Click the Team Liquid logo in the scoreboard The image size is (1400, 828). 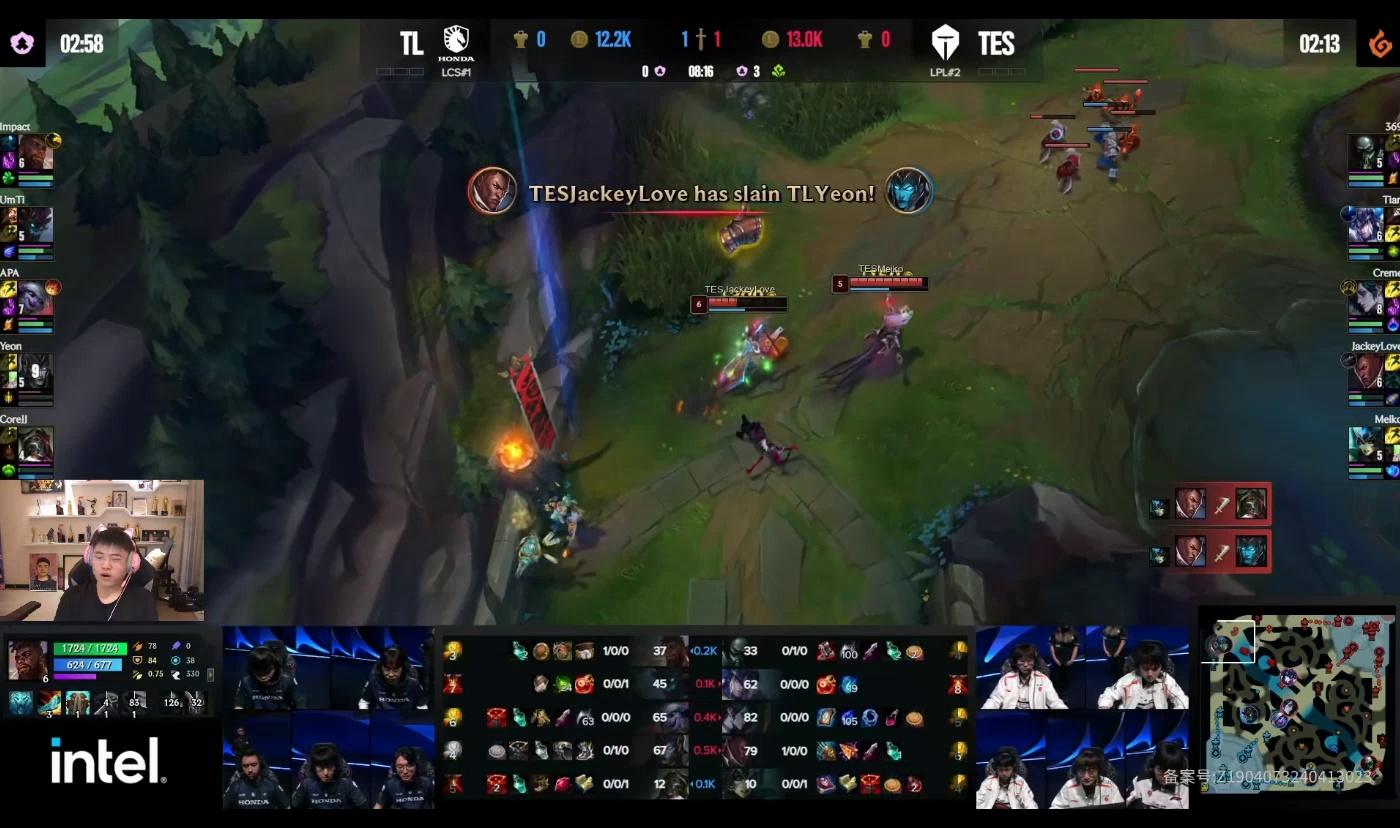click(x=454, y=42)
